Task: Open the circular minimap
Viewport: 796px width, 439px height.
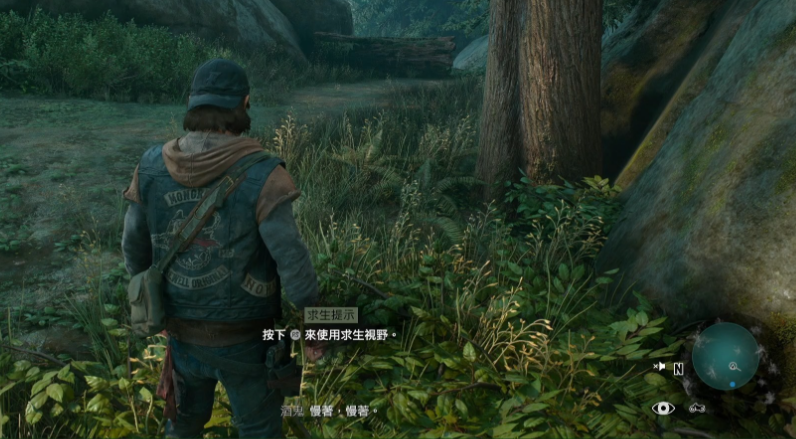Action: pyautogui.click(x=725, y=356)
